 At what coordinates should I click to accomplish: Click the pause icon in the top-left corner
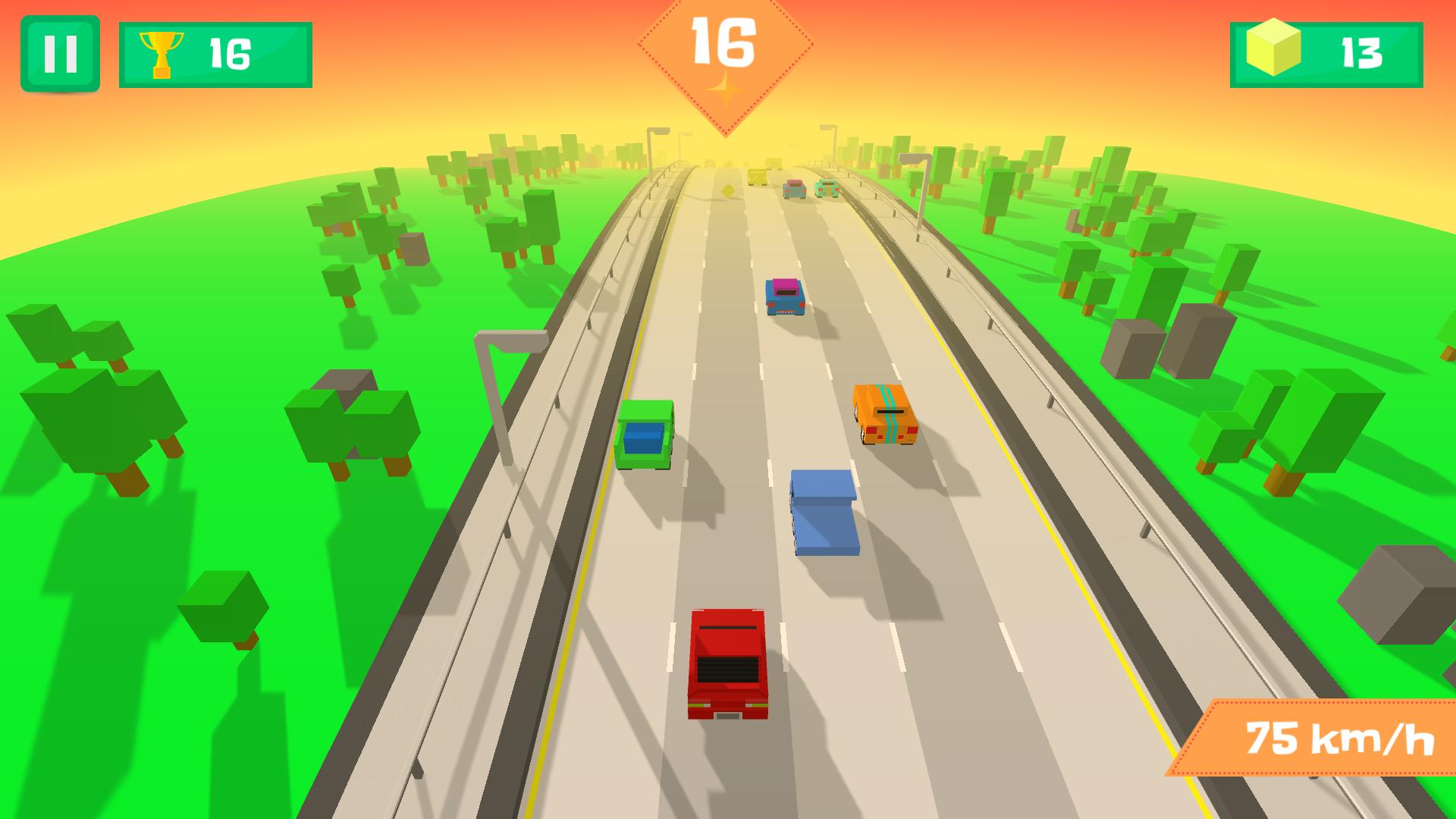click(x=61, y=53)
